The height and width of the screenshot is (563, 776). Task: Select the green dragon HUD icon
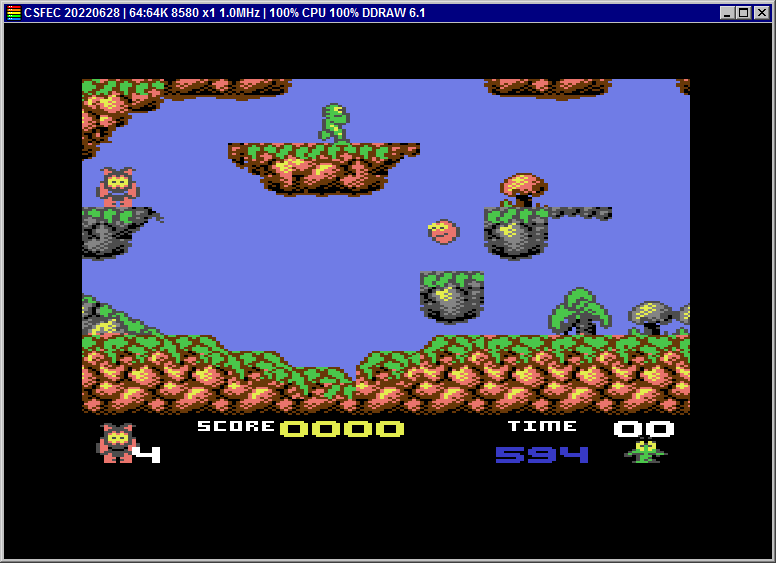click(x=646, y=452)
